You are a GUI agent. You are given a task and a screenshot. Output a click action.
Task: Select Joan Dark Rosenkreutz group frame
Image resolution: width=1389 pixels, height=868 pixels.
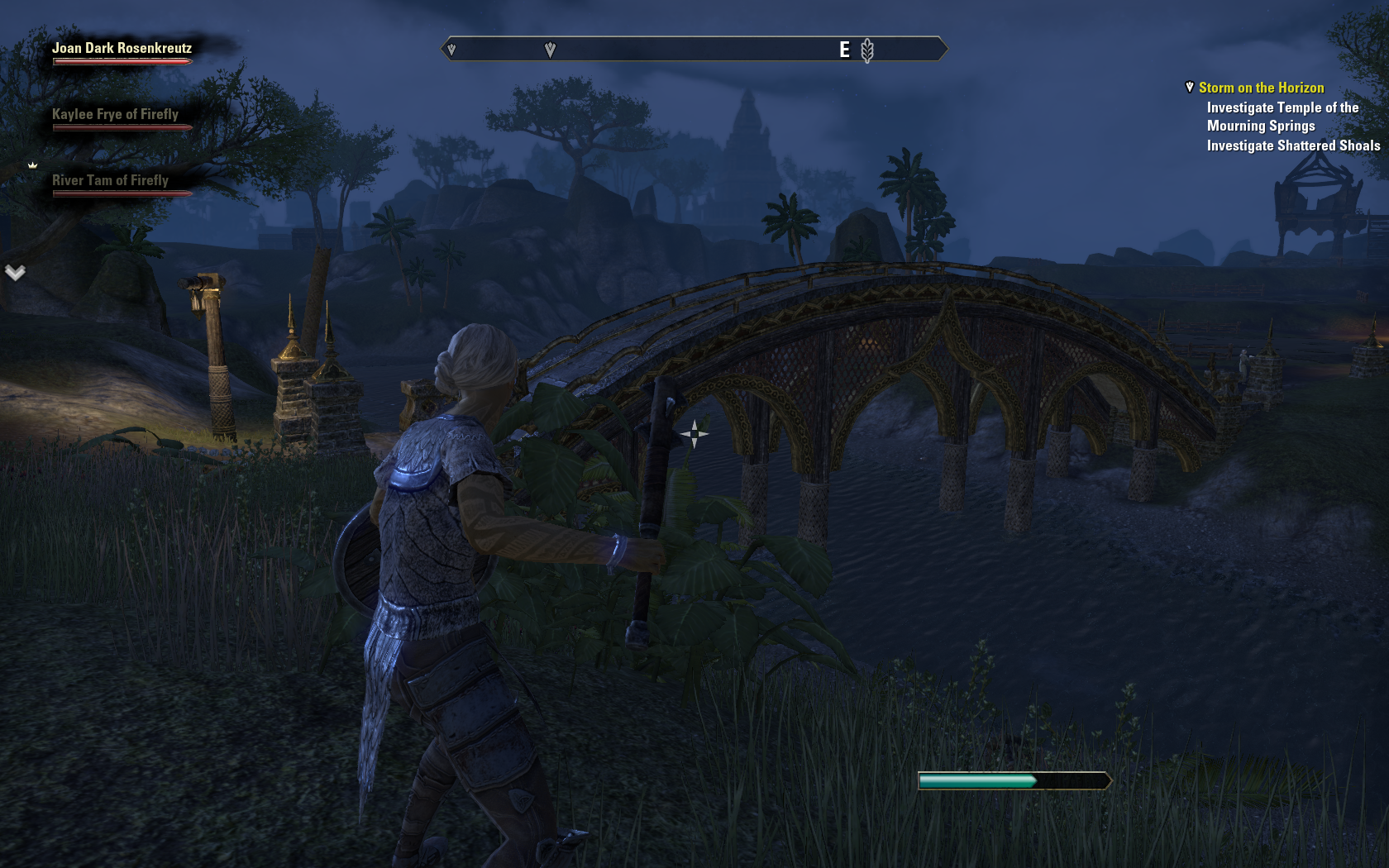[x=122, y=49]
